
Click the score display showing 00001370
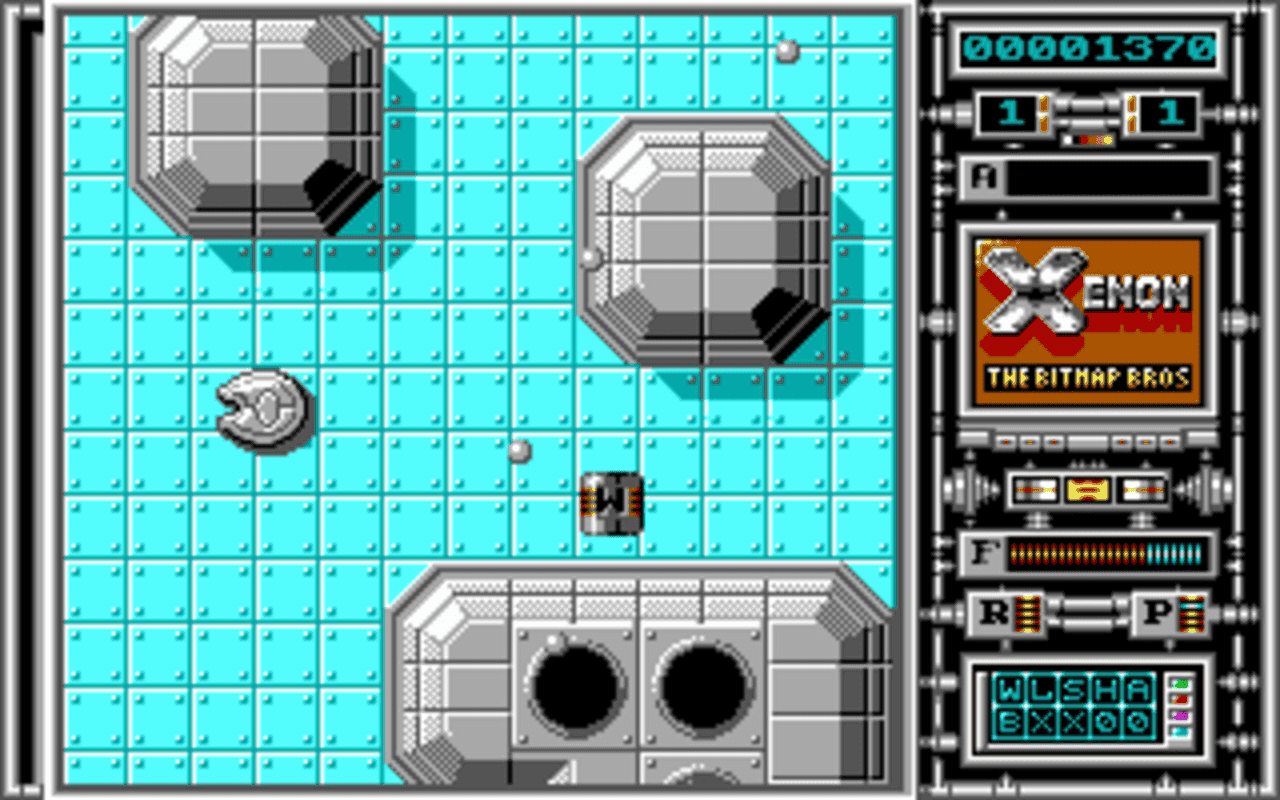click(1088, 45)
